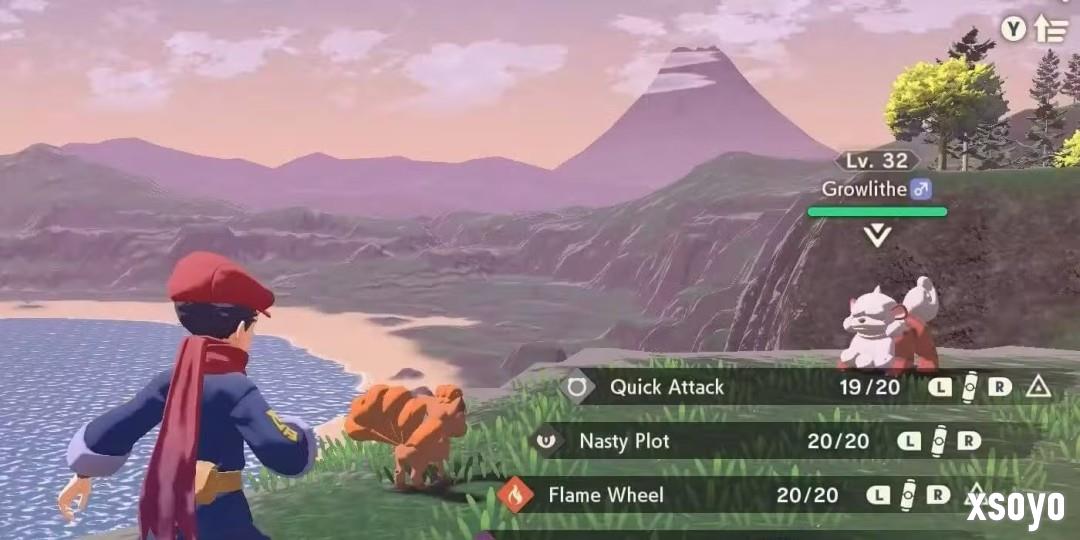Image resolution: width=1080 pixels, height=540 pixels.
Task: Open the action order list icon
Action: [x=1050, y=29]
